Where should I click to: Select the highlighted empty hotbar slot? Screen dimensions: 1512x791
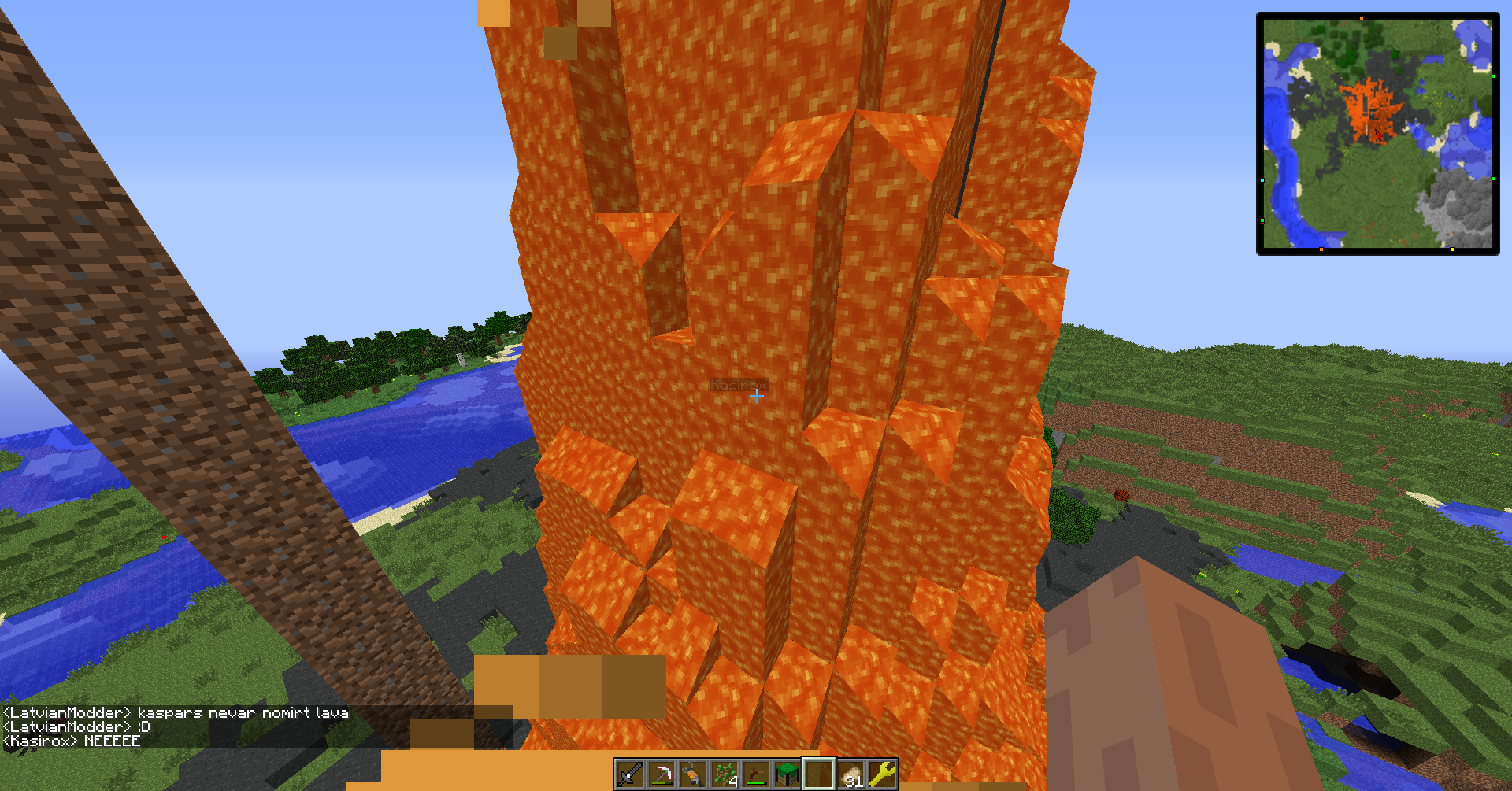818,774
